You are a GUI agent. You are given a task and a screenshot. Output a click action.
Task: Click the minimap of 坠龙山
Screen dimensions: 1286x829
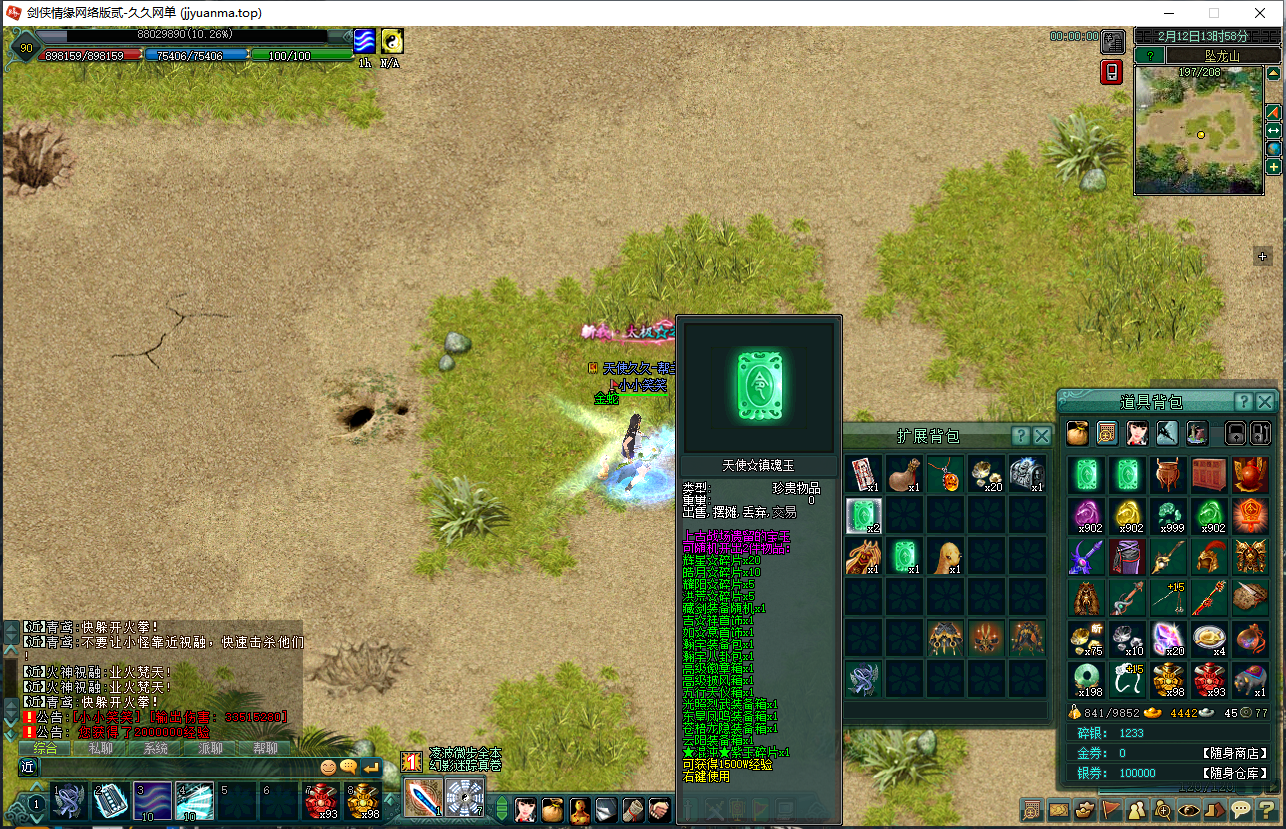tap(1198, 130)
